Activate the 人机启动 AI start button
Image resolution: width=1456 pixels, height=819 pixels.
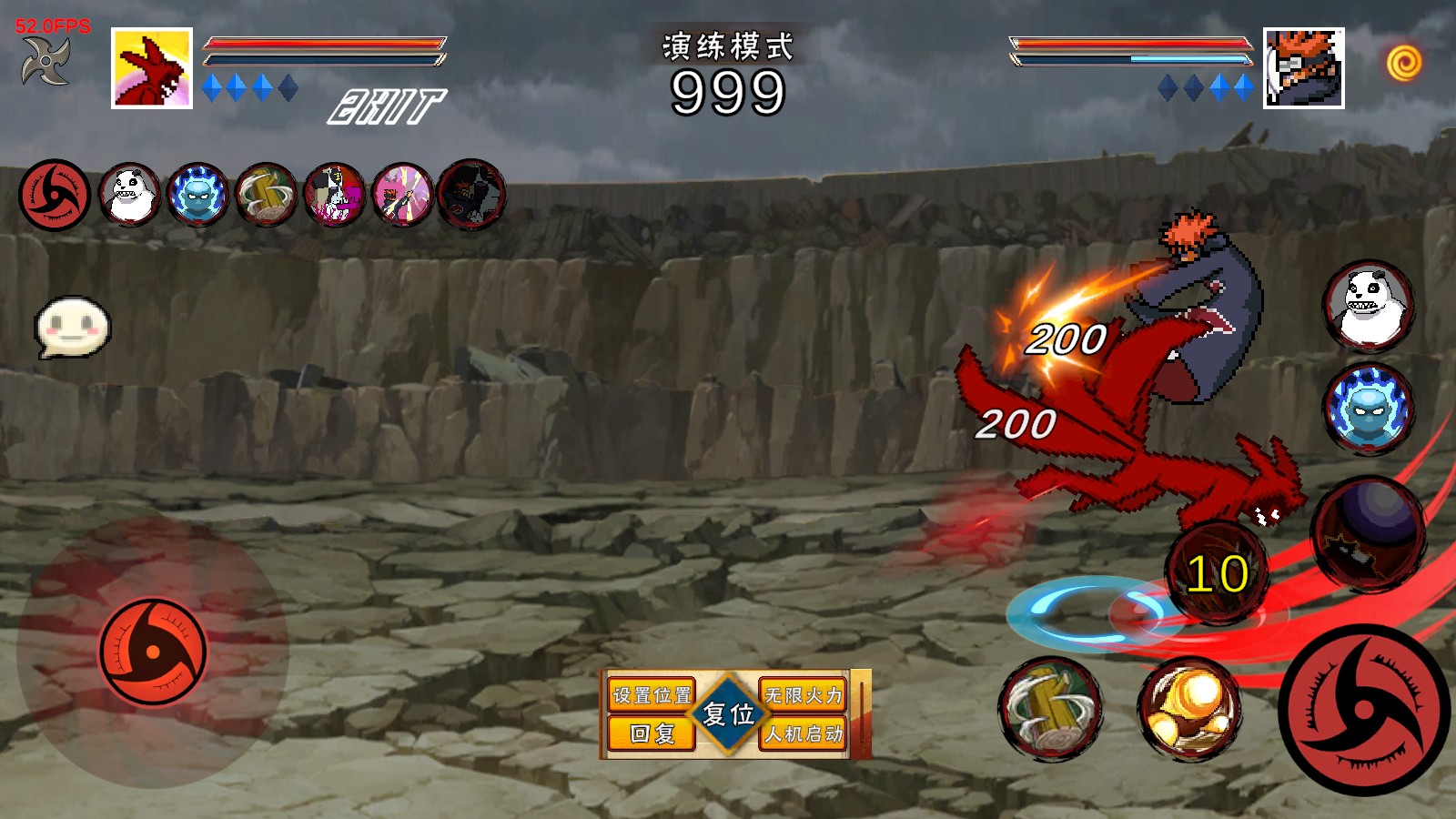coord(804,733)
